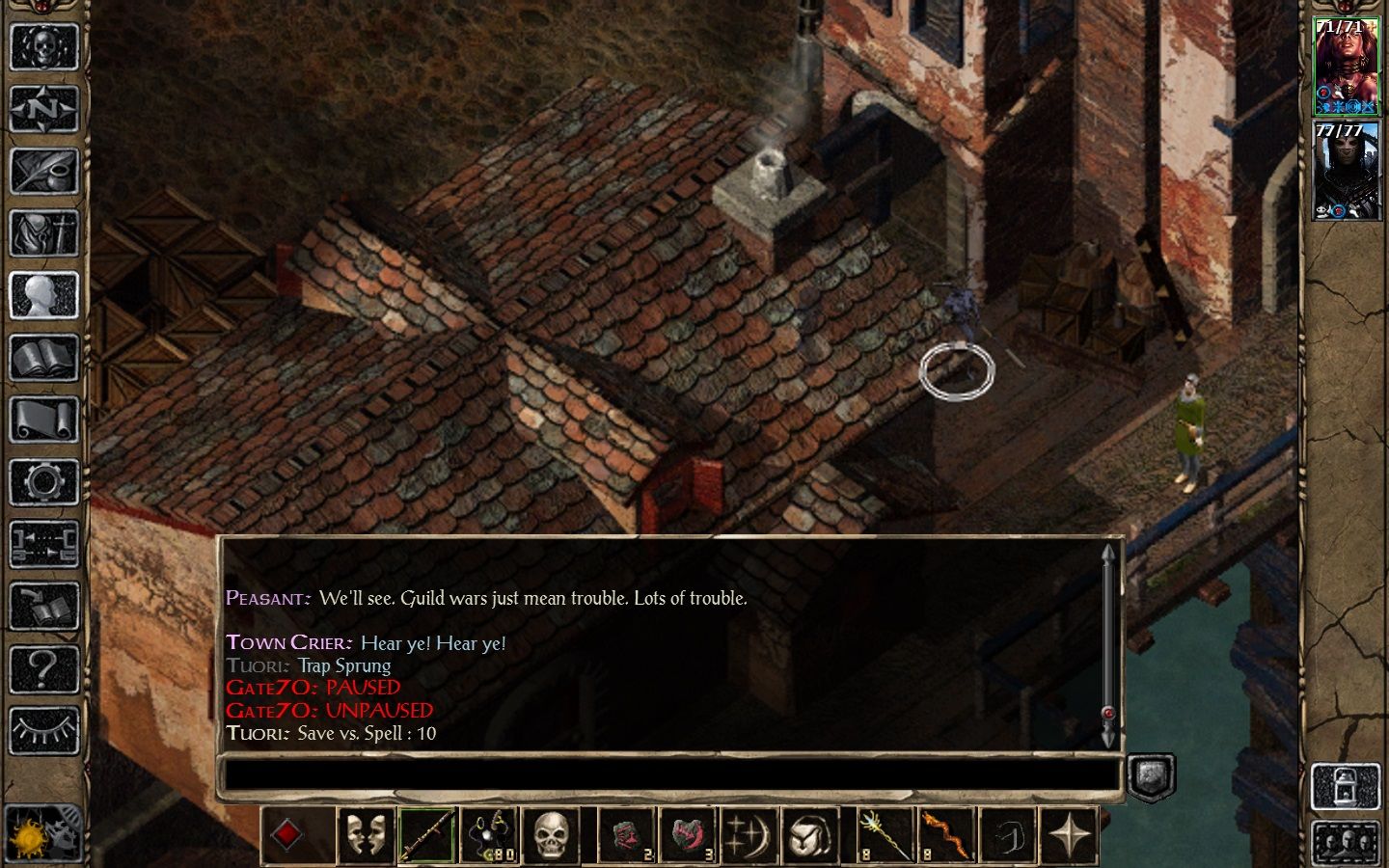
Task: Click the sun clock in the corner
Action: click(x=27, y=833)
